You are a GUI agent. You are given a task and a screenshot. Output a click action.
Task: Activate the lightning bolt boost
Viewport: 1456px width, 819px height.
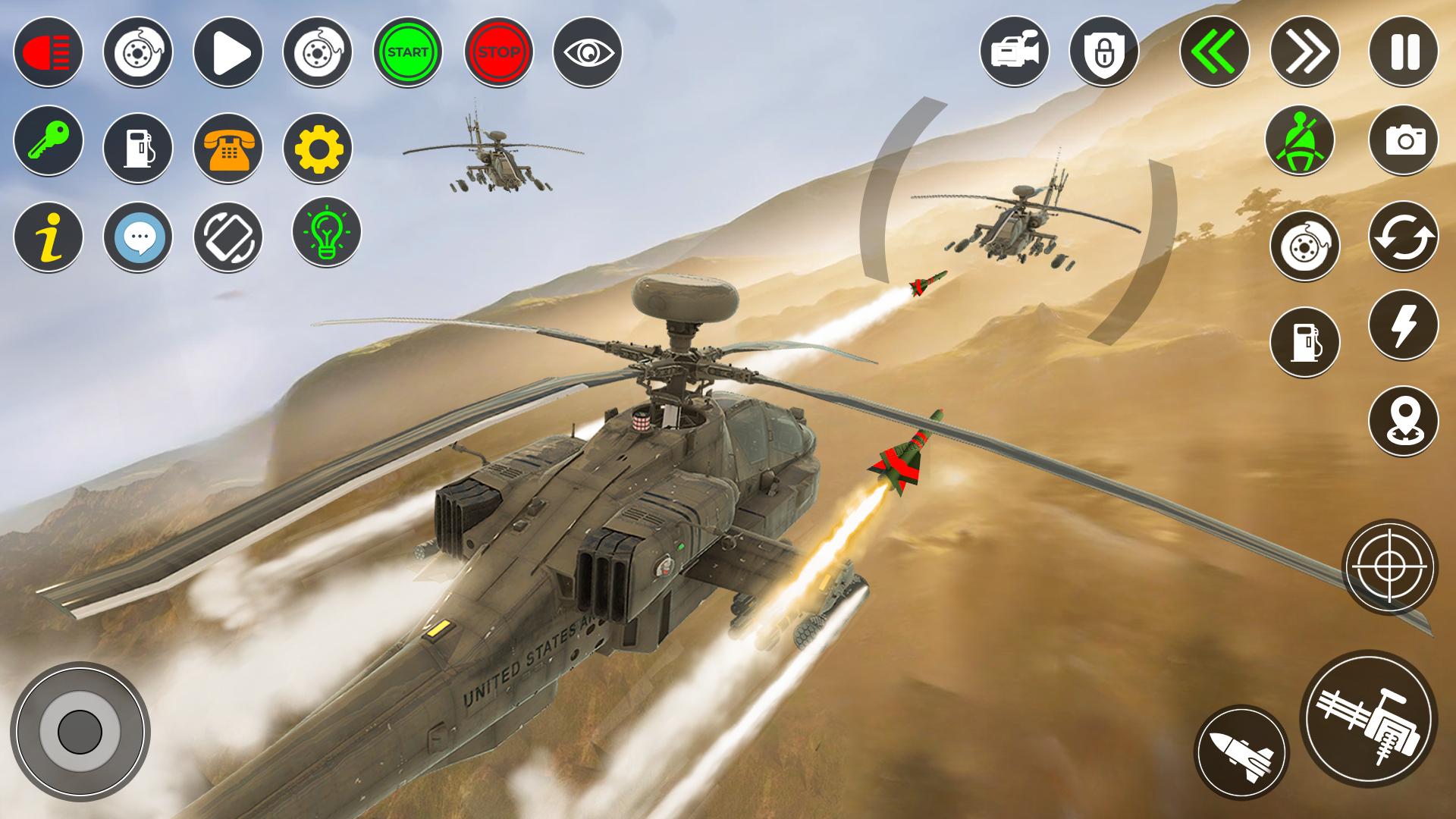pos(1403,325)
